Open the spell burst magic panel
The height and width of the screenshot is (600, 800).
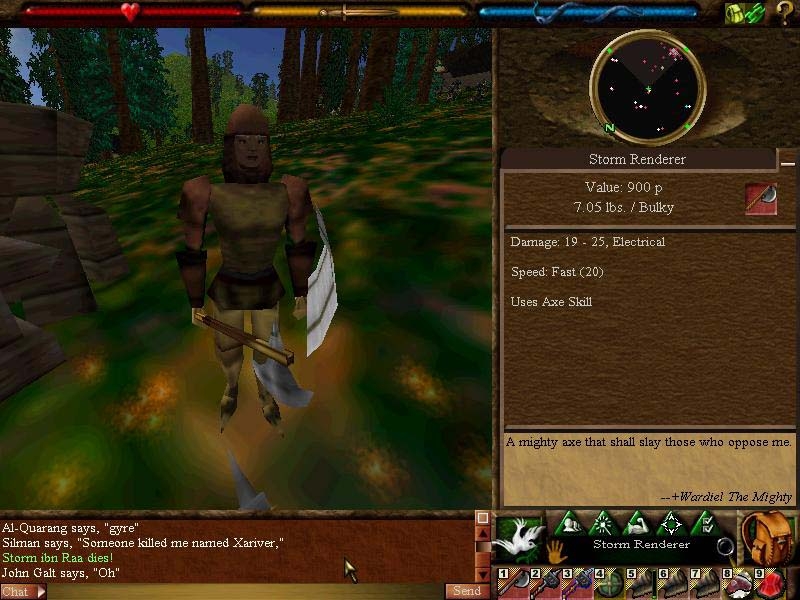pos(605,523)
